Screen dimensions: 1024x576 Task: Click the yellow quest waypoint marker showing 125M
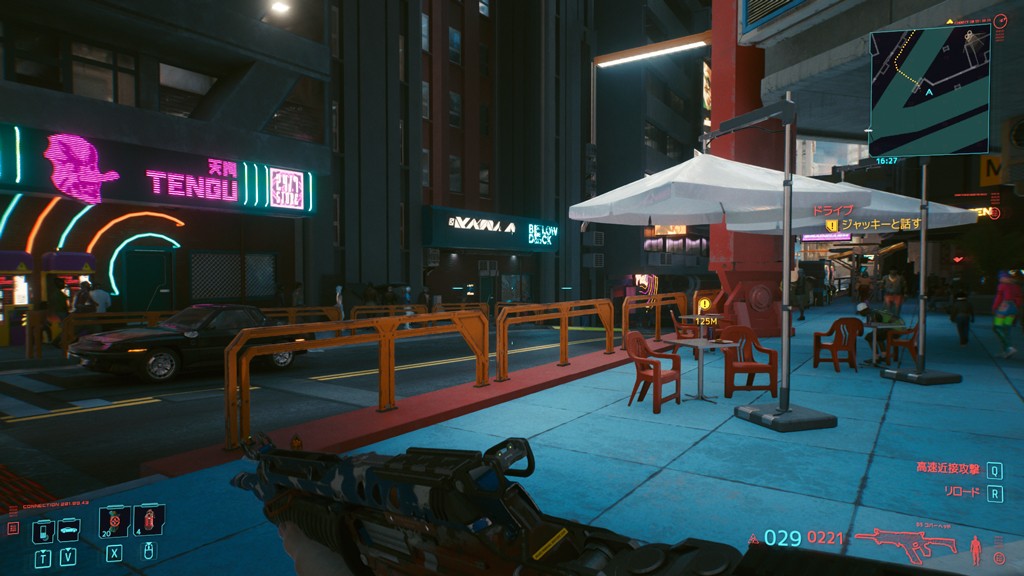pyautogui.click(x=705, y=305)
